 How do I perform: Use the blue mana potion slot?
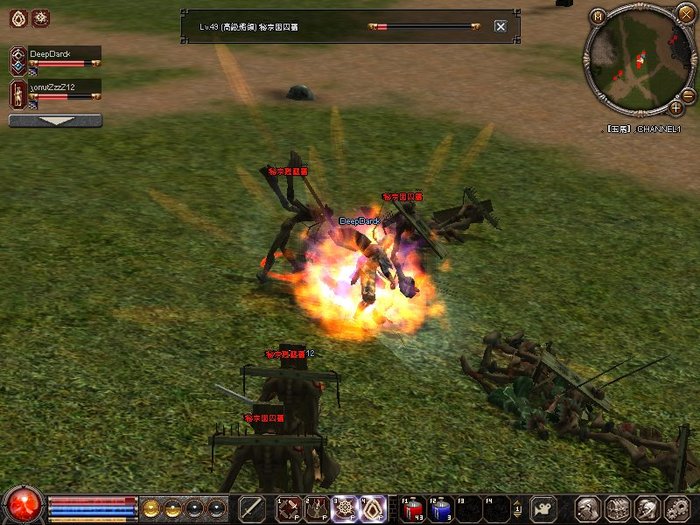pos(442,508)
